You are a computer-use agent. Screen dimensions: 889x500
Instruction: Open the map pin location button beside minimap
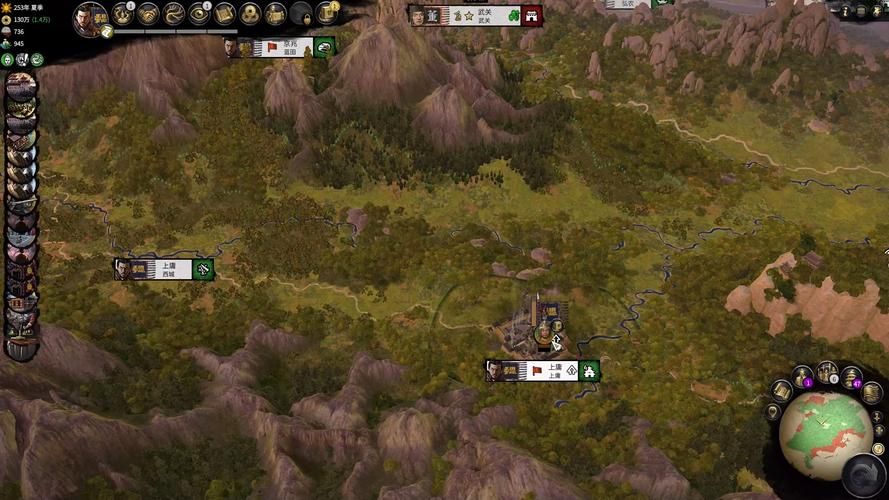point(773,412)
